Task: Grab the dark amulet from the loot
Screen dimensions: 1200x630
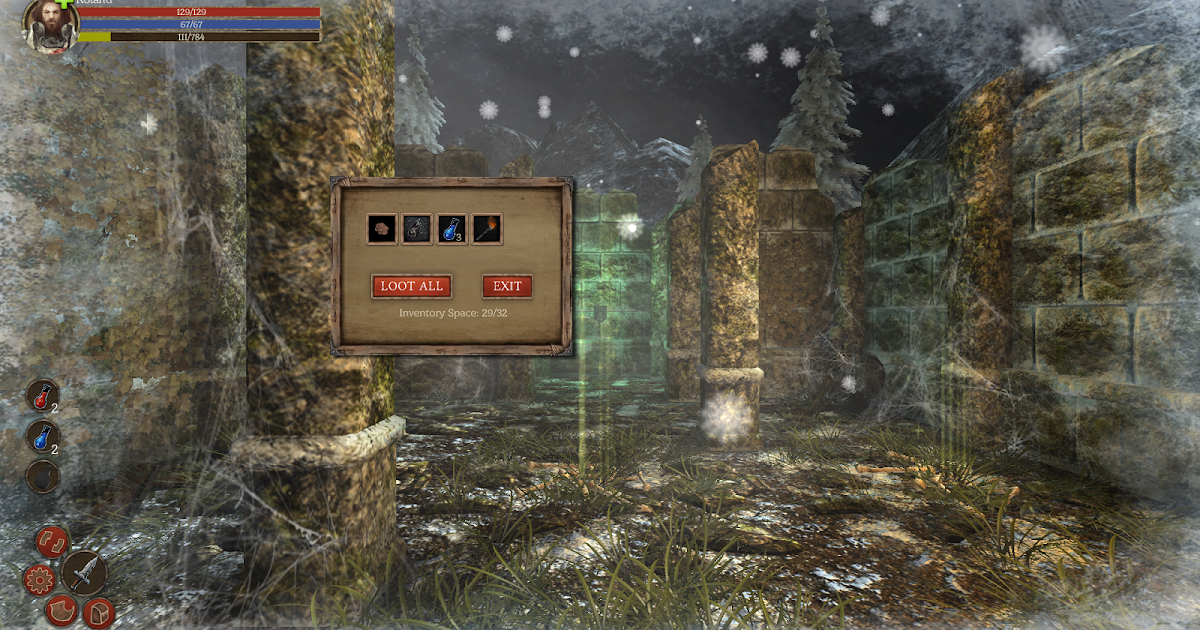Action: [x=417, y=229]
